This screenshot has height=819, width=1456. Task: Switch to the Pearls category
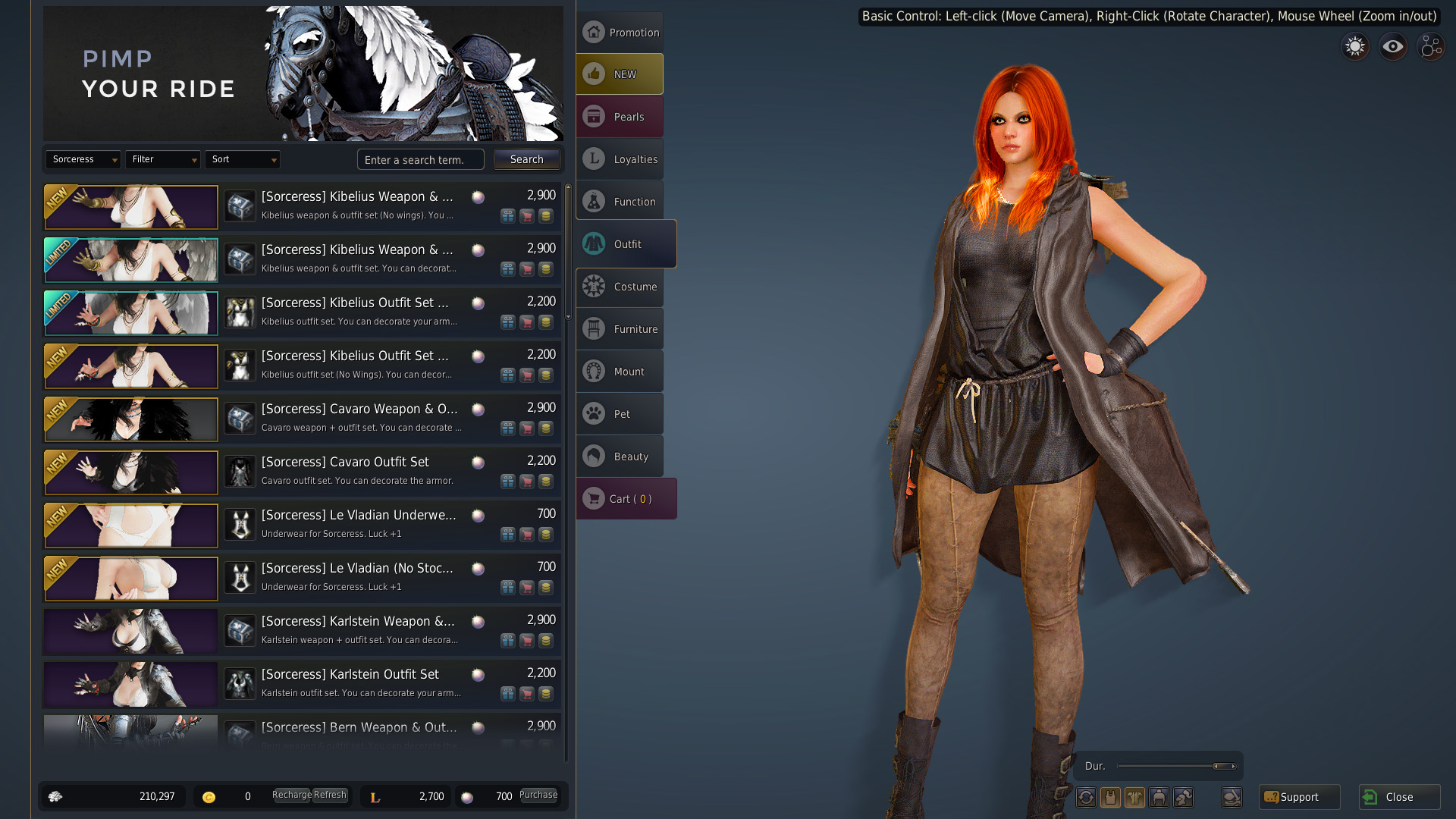click(620, 117)
